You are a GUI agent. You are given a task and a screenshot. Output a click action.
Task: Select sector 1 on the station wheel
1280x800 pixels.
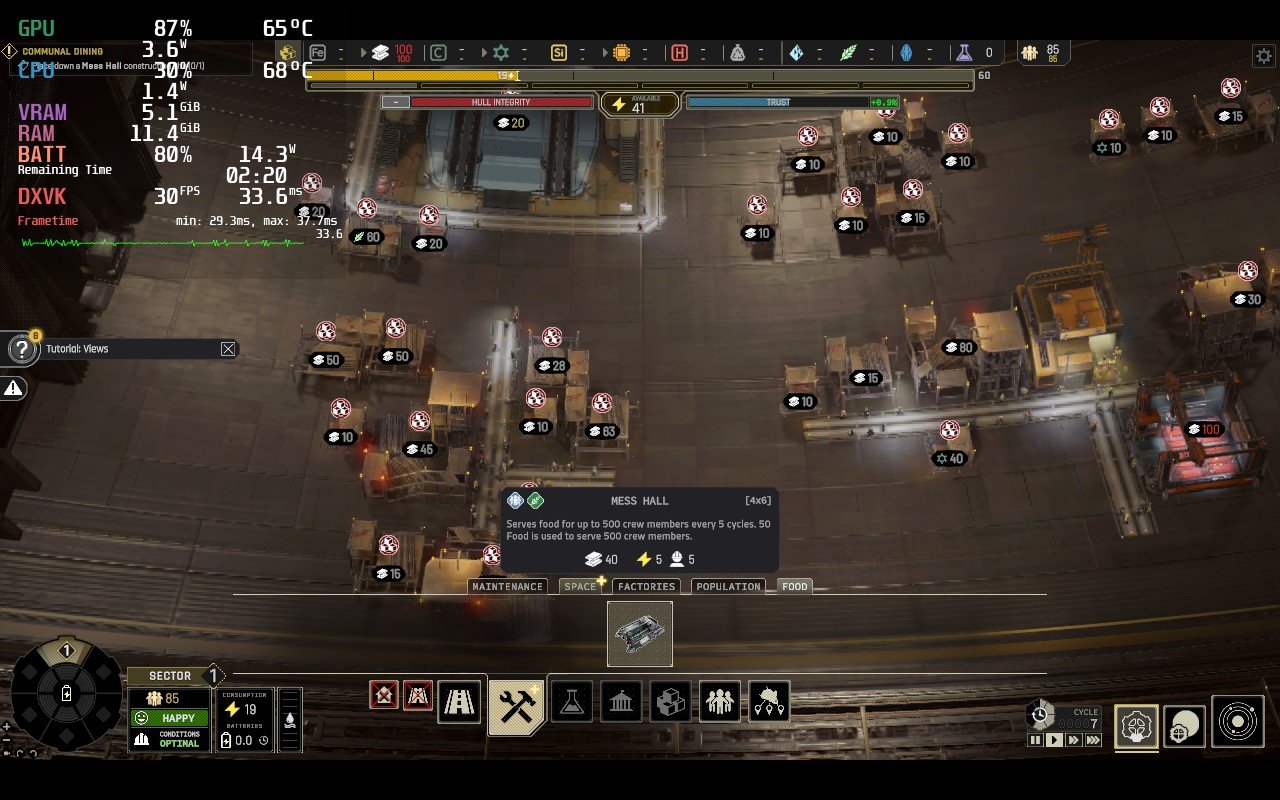click(x=67, y=652)
